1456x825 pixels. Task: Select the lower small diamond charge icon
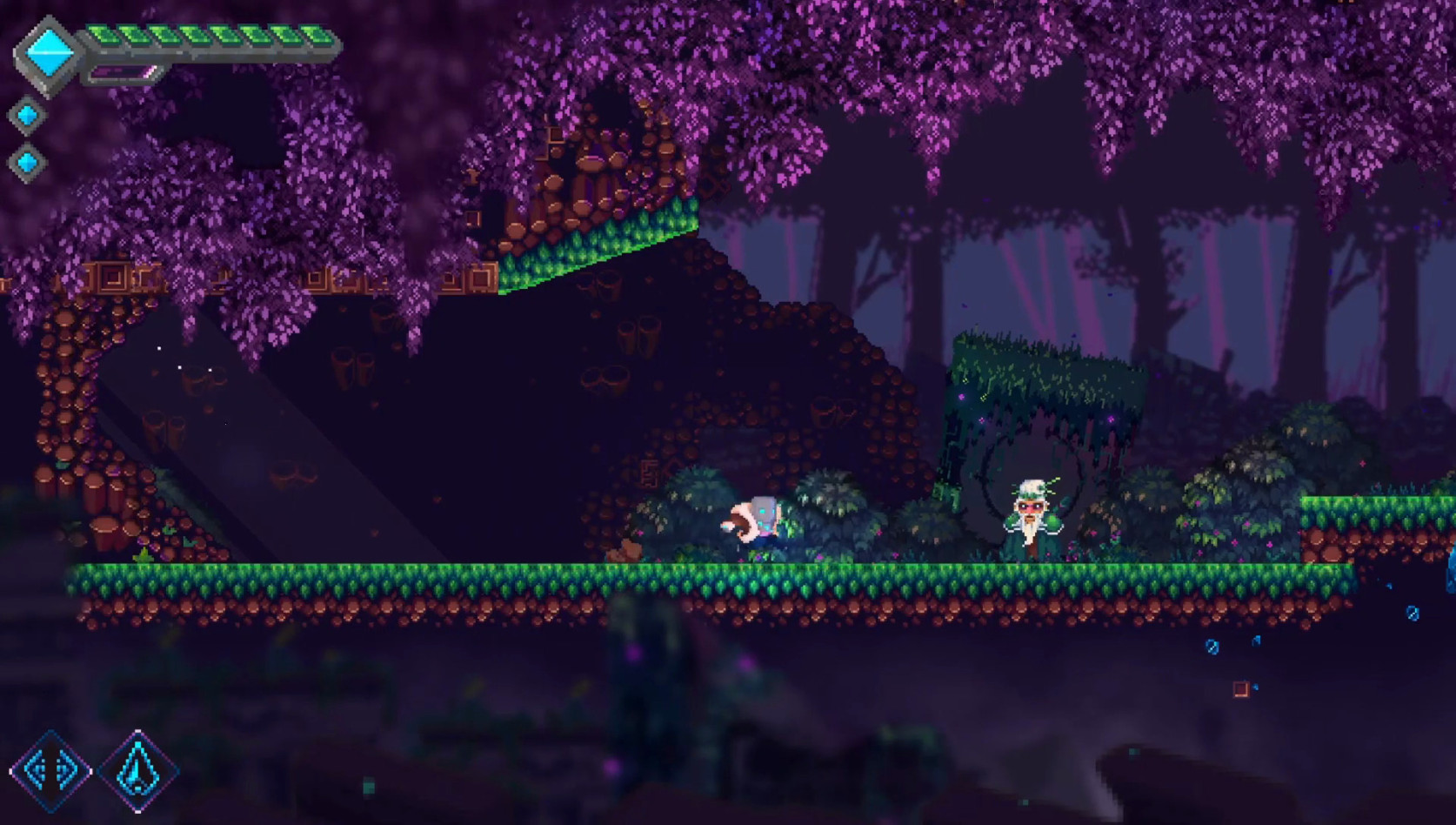click(x=26, y=161)
